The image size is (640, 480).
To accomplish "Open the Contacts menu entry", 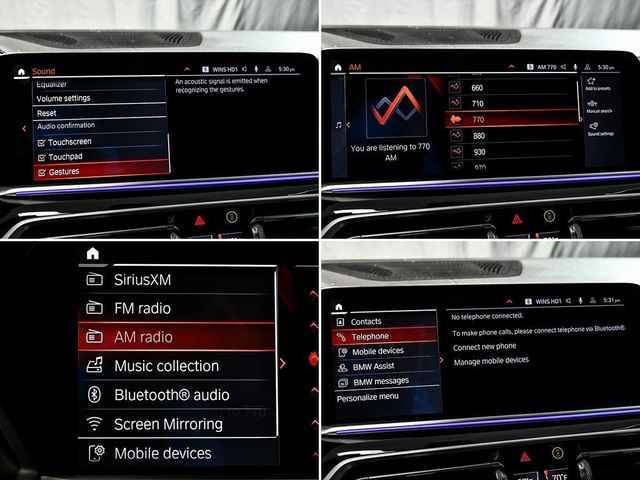I will tap(366, 322).
